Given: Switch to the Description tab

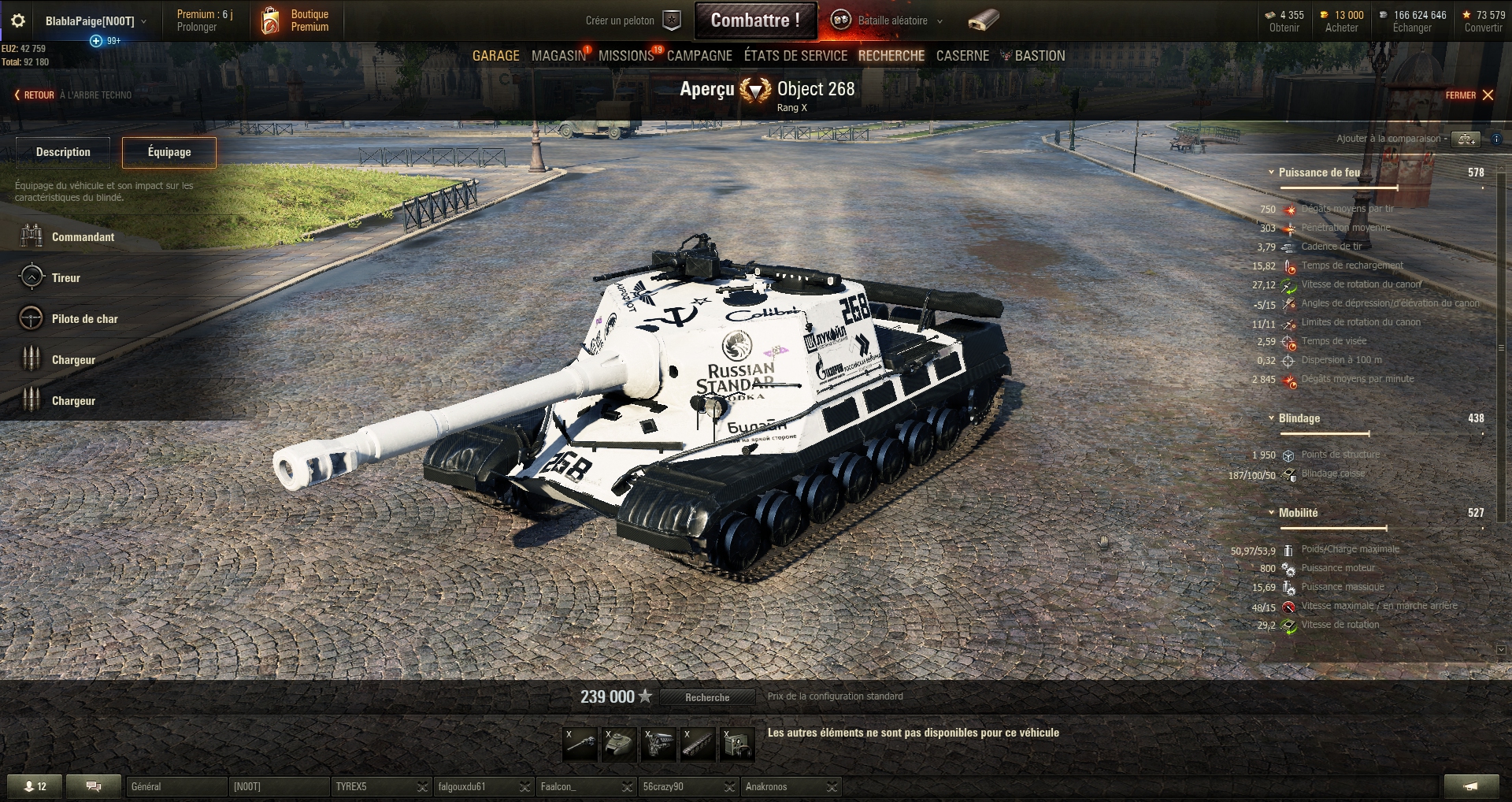Looking at the screenshot, I should 63,152.
